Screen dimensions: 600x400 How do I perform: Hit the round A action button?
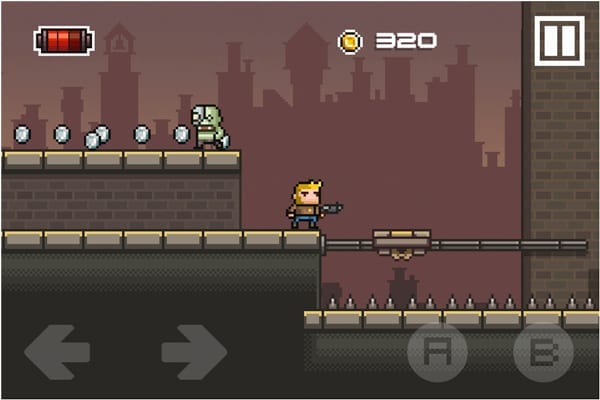coord(437,353)
